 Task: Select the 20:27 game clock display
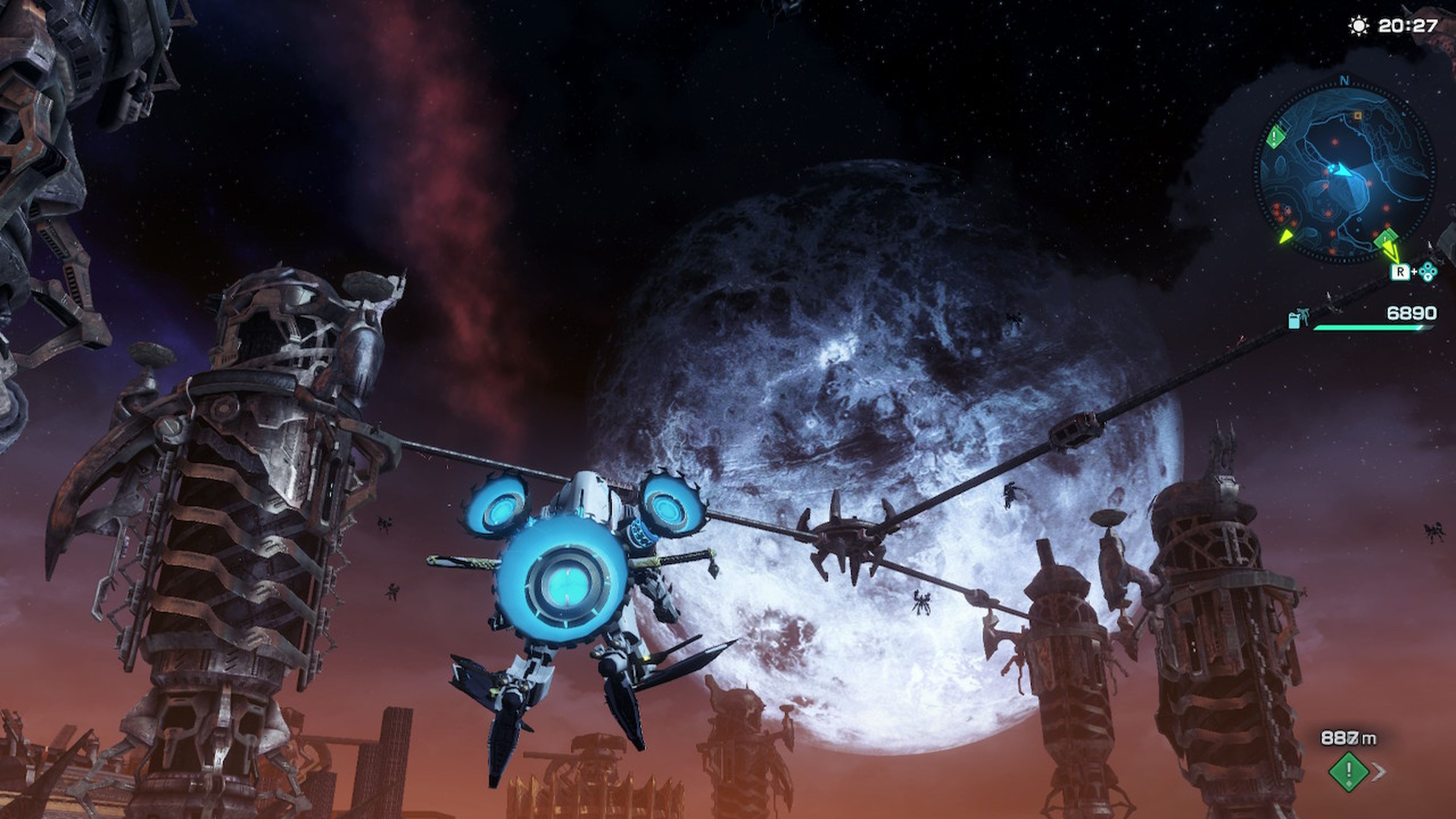(x=1407, y=26)
